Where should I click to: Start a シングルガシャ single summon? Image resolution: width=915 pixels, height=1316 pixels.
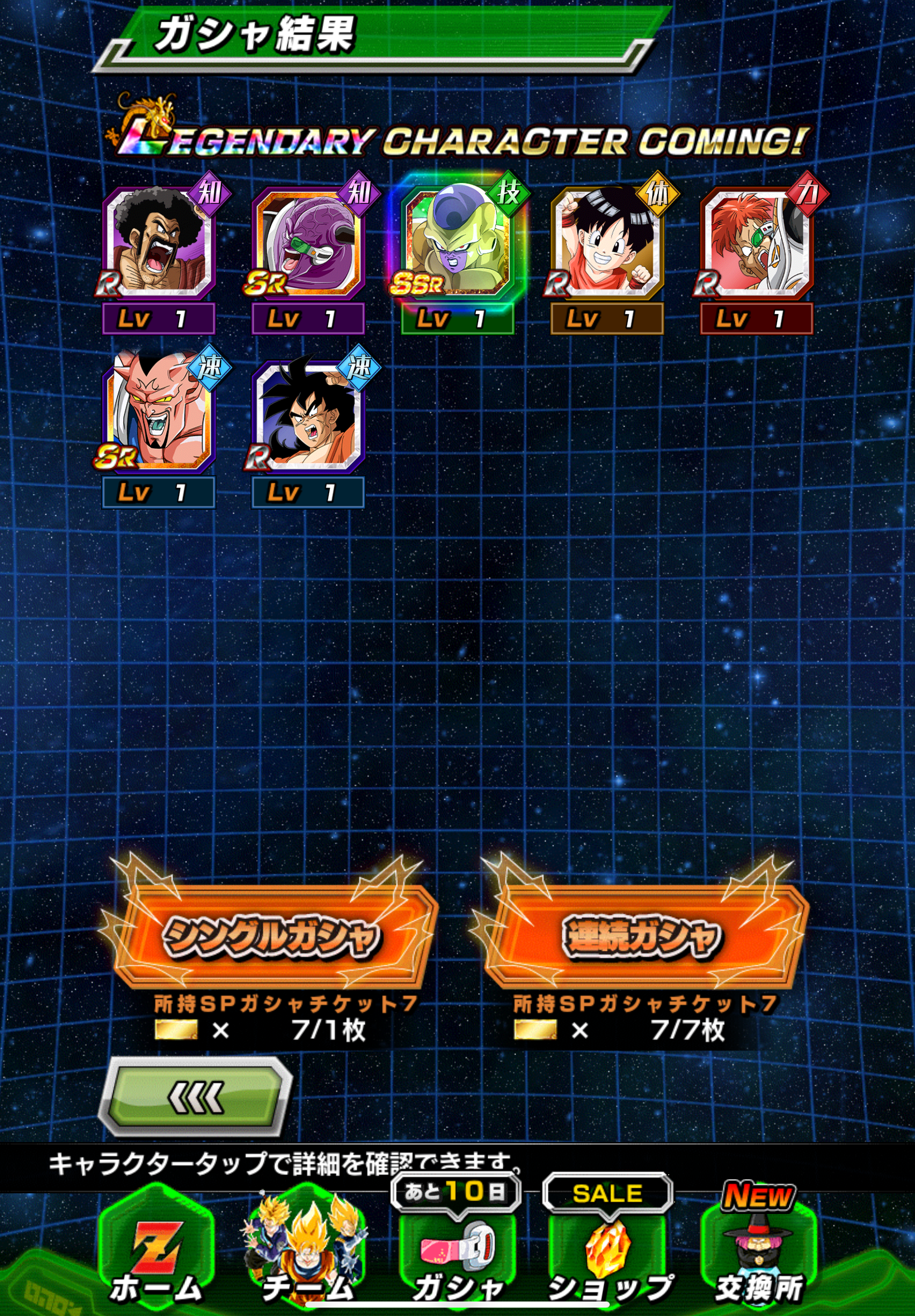[x=271, y=937]
